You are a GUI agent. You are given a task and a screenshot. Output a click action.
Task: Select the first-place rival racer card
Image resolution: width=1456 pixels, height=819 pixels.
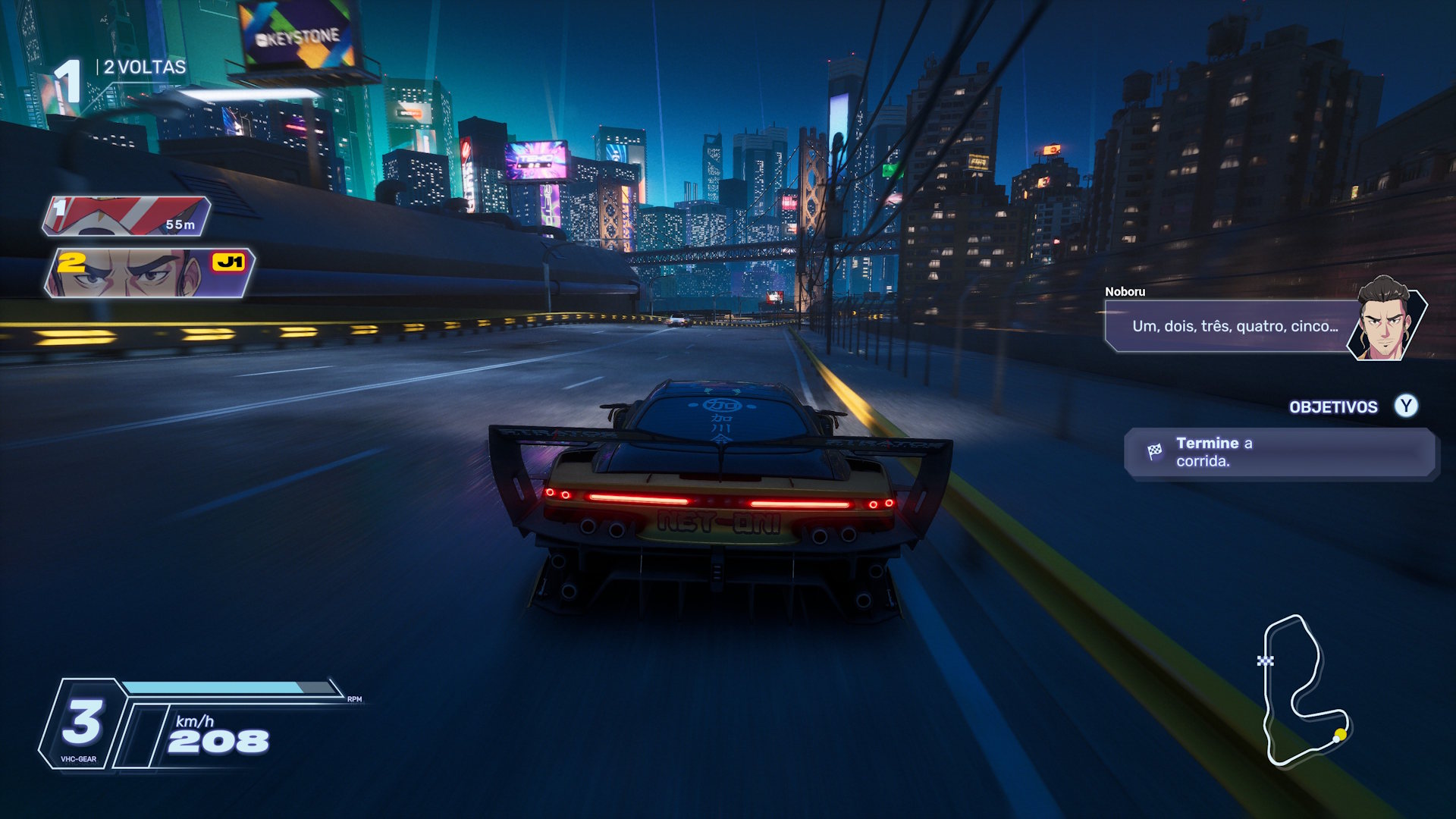pyautogui.click(x=127, y=215)
